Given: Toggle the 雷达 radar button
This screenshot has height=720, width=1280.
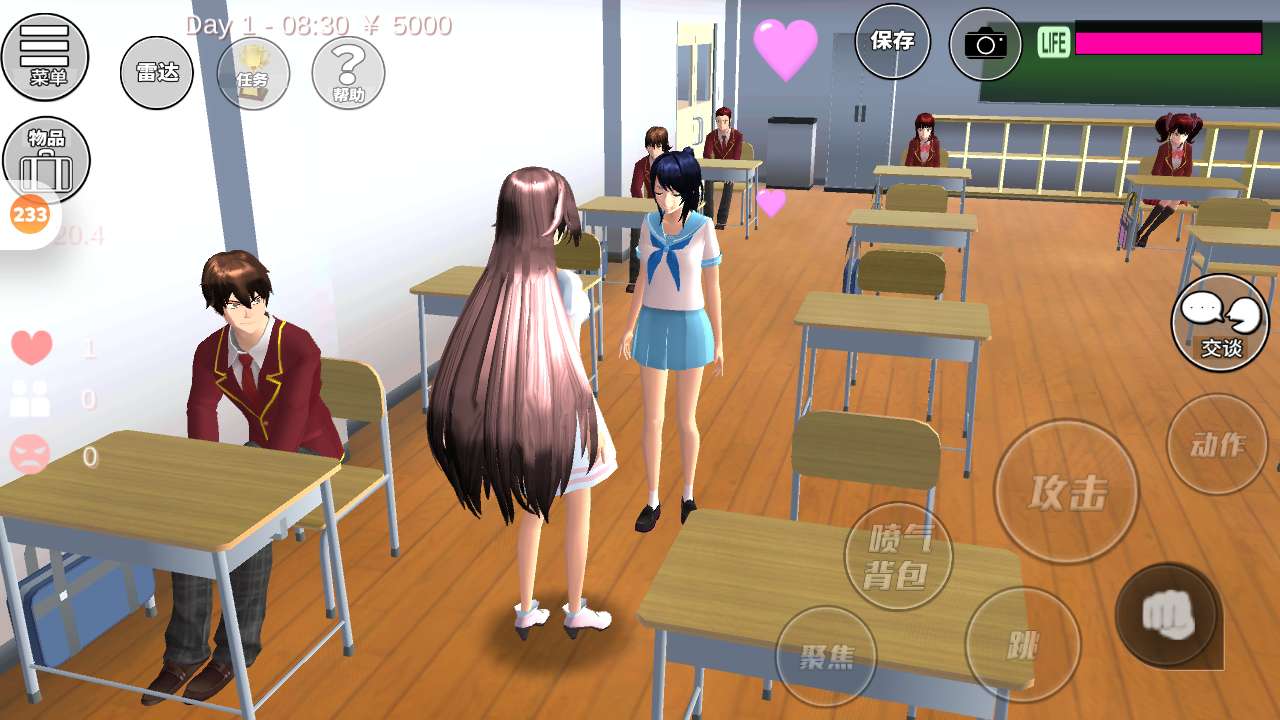Looking at the screenshot, I should point(157,72).
